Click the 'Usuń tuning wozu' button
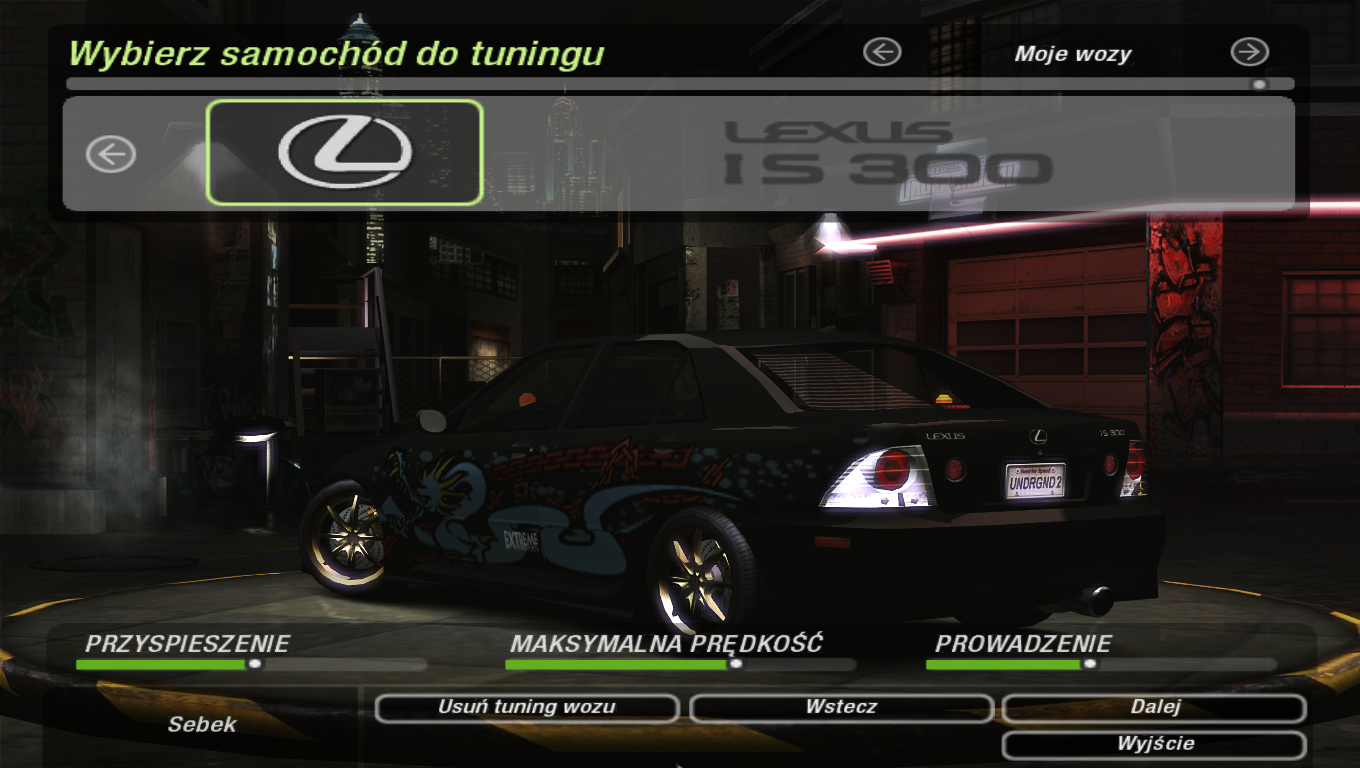1360x768 pixels. pyautogui.click(x=527, y=708)
